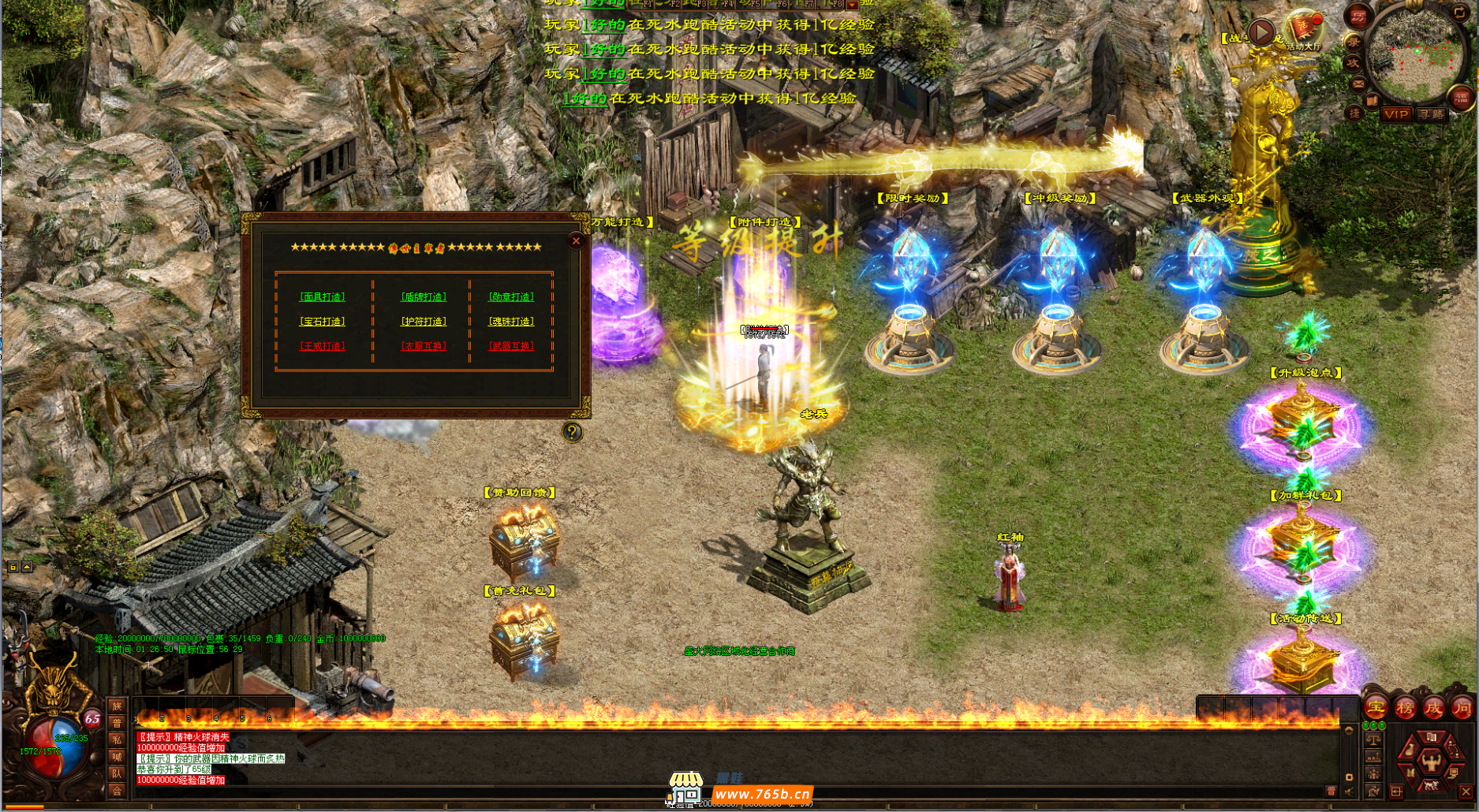1479x812 pixels.
Task: Open the mail envelope icon beside the minimap
Action: coord(1358,83)
